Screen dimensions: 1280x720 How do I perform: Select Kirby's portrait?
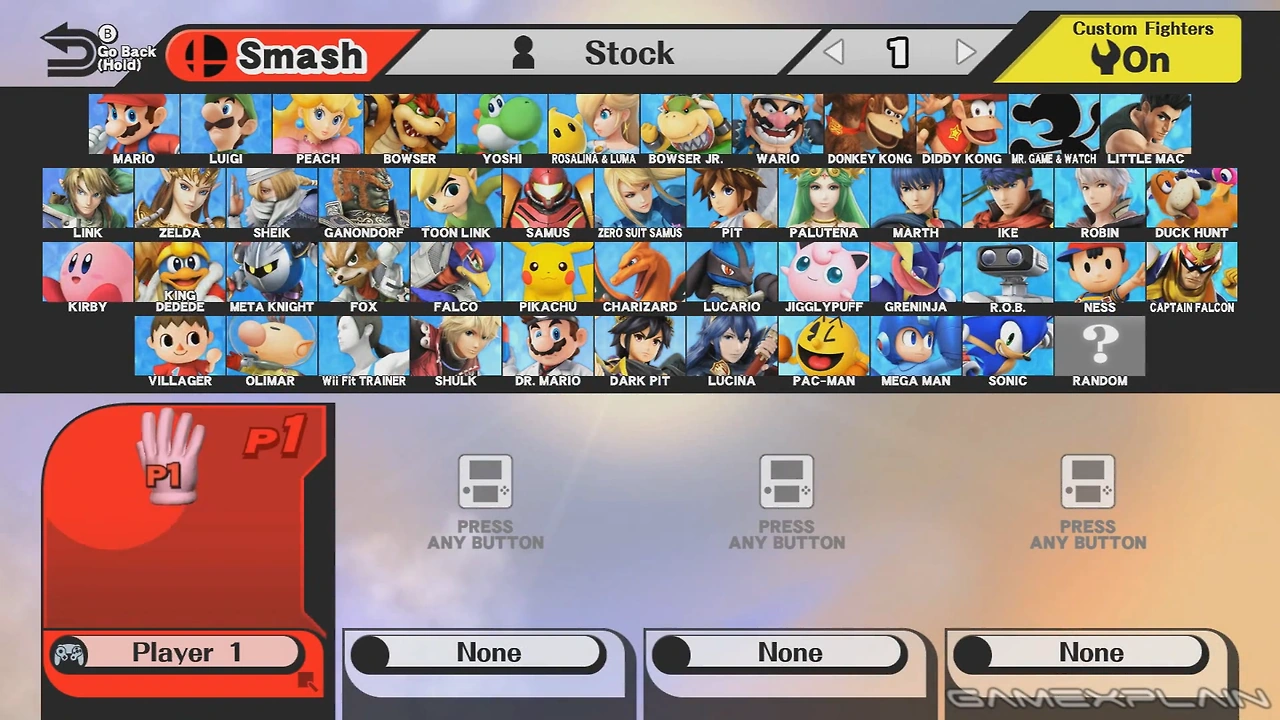(87, 270)
